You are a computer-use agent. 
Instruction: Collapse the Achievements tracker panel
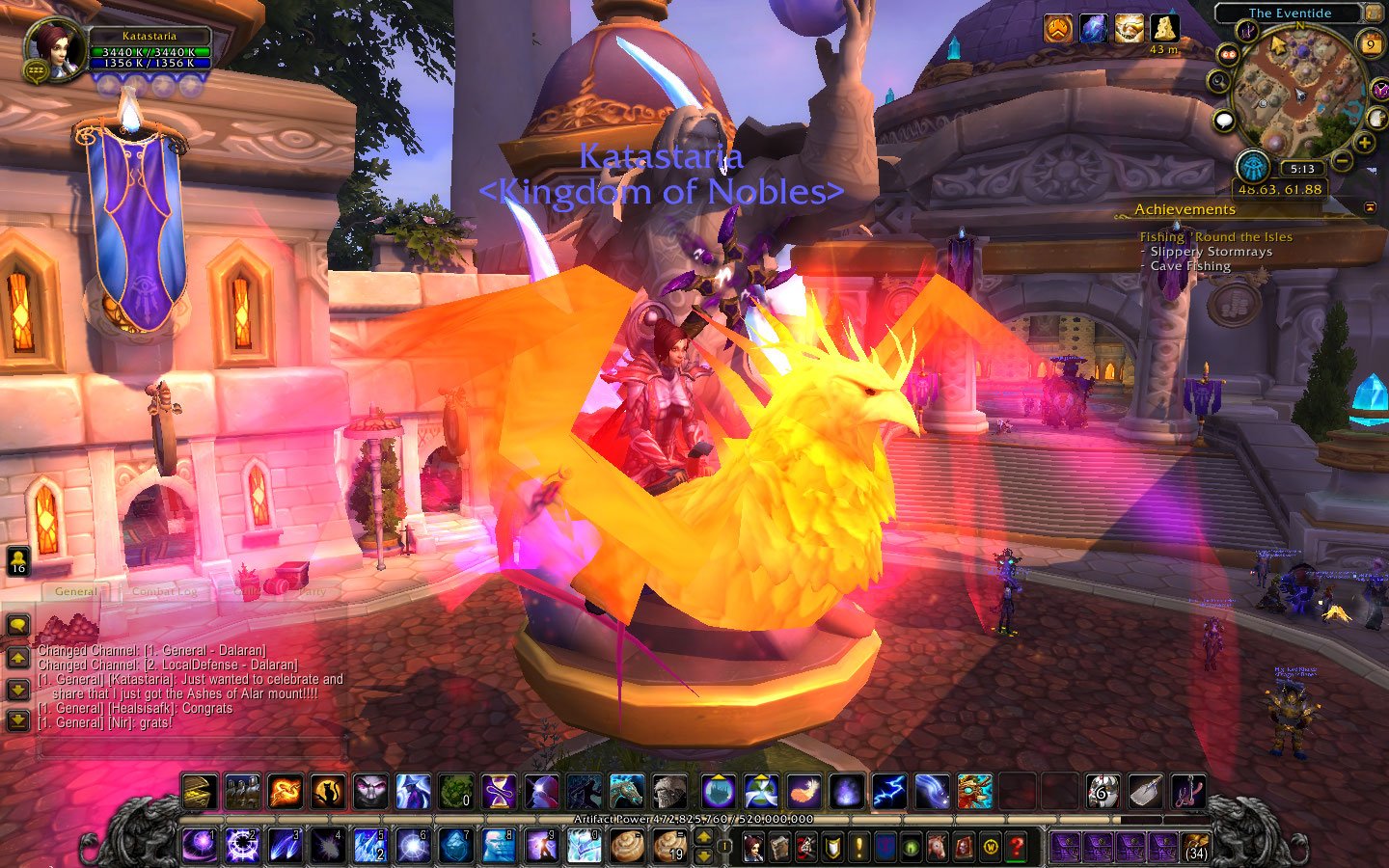tap(1371, 207)
